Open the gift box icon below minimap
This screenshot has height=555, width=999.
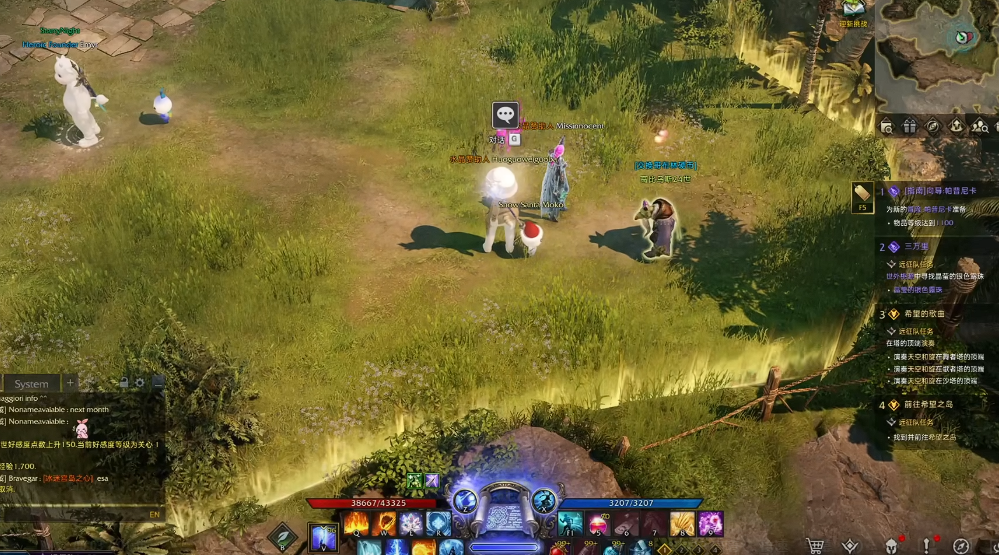pyautogui.click(x=909, y=127)
